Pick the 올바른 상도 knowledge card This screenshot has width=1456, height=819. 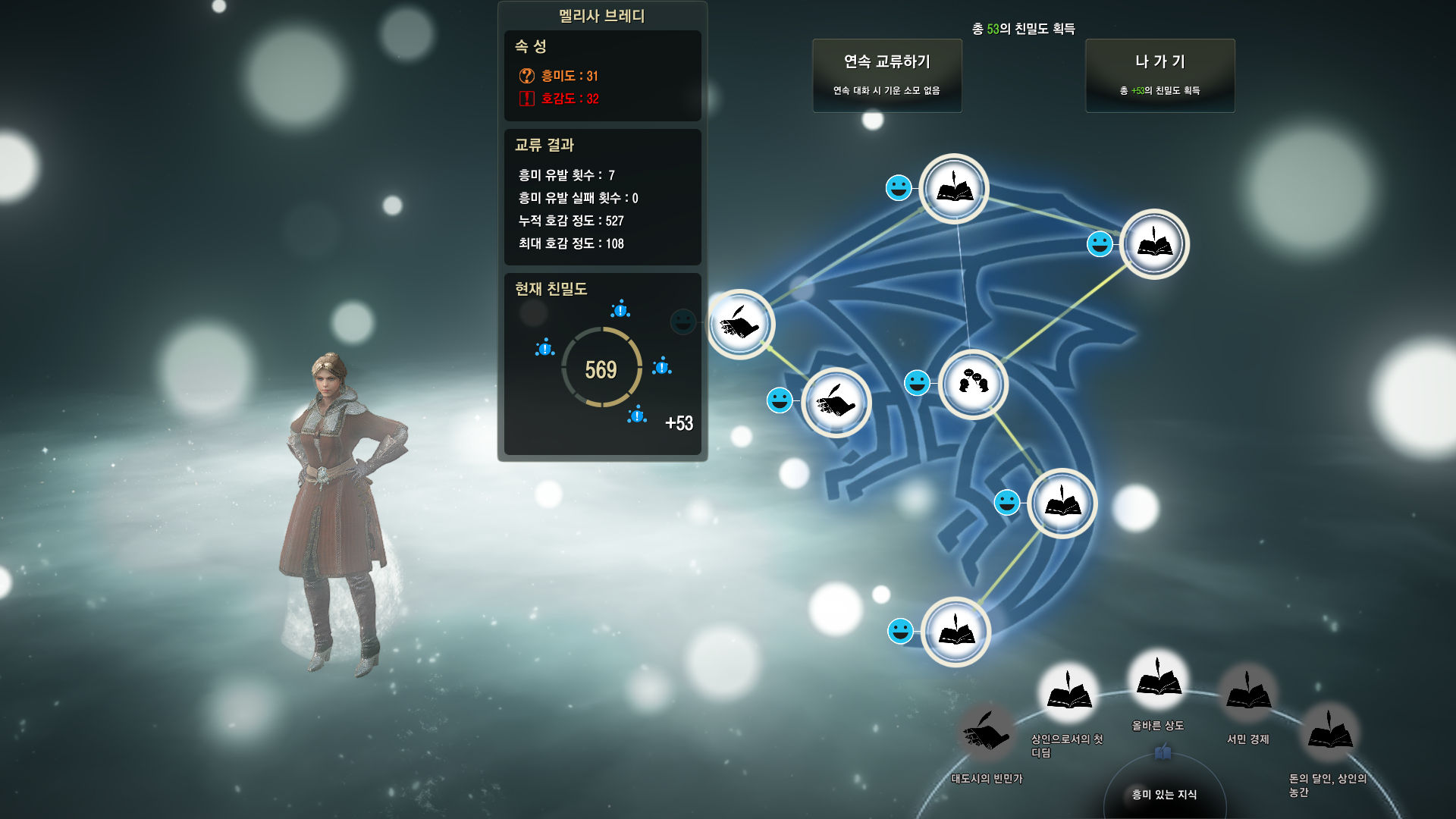(1157, 679)
